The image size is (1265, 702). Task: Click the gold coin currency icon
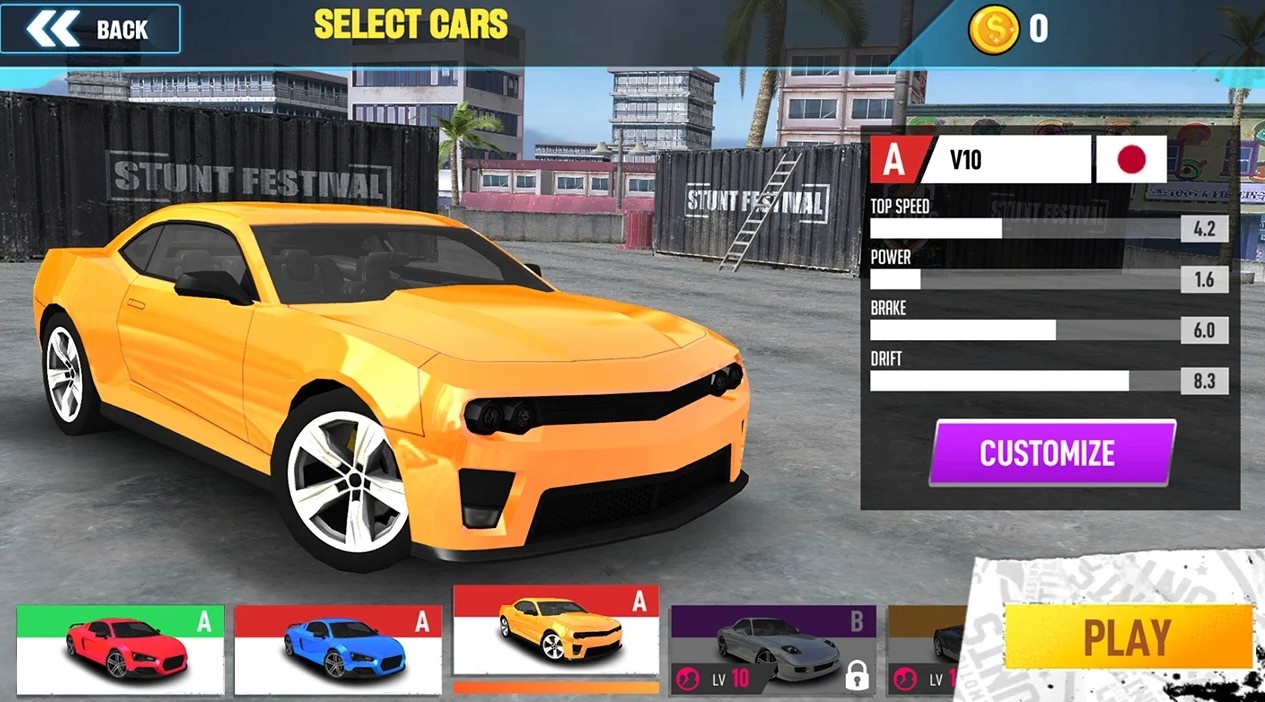click(x=993, y=29)
